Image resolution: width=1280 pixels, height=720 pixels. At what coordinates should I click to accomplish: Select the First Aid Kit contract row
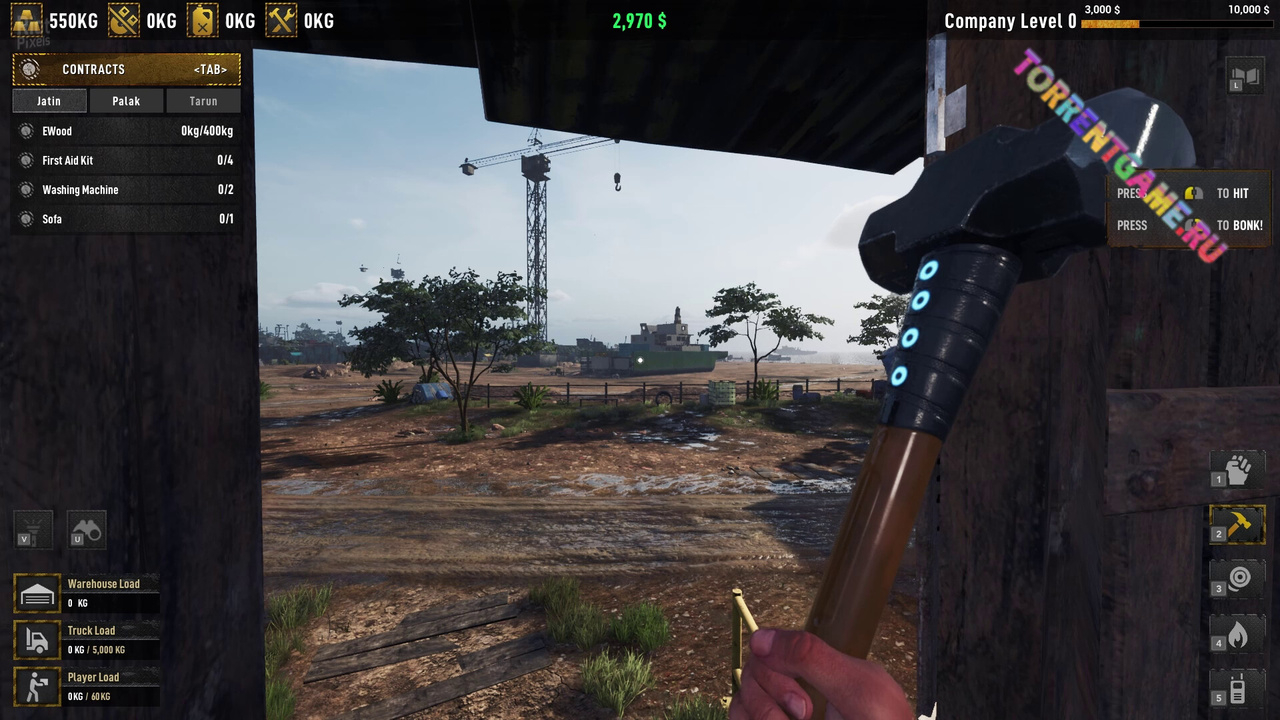click(x=126, y=160)
